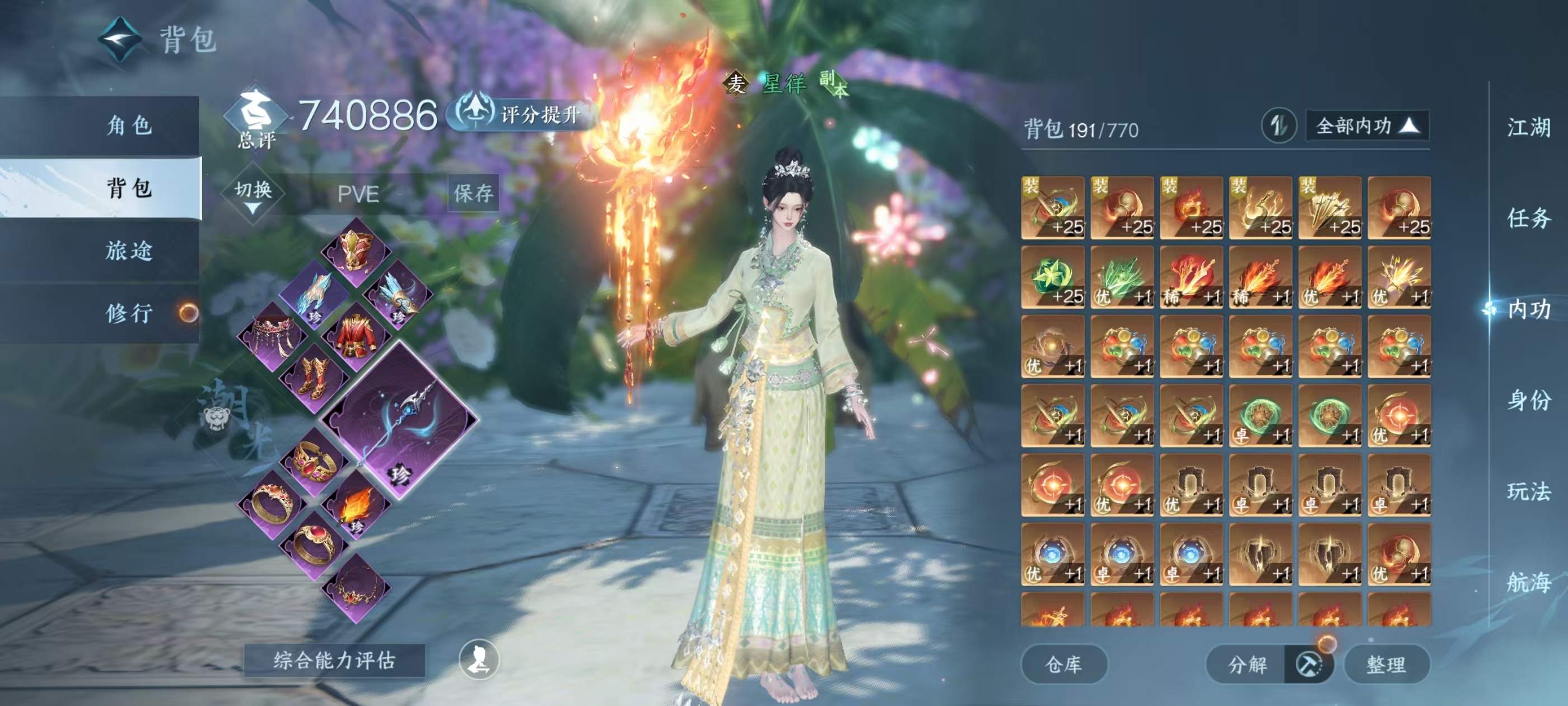Open the 全部内功 filter dropdown
This screenshot has width=1568, height=706.
tap(1366, 126)
